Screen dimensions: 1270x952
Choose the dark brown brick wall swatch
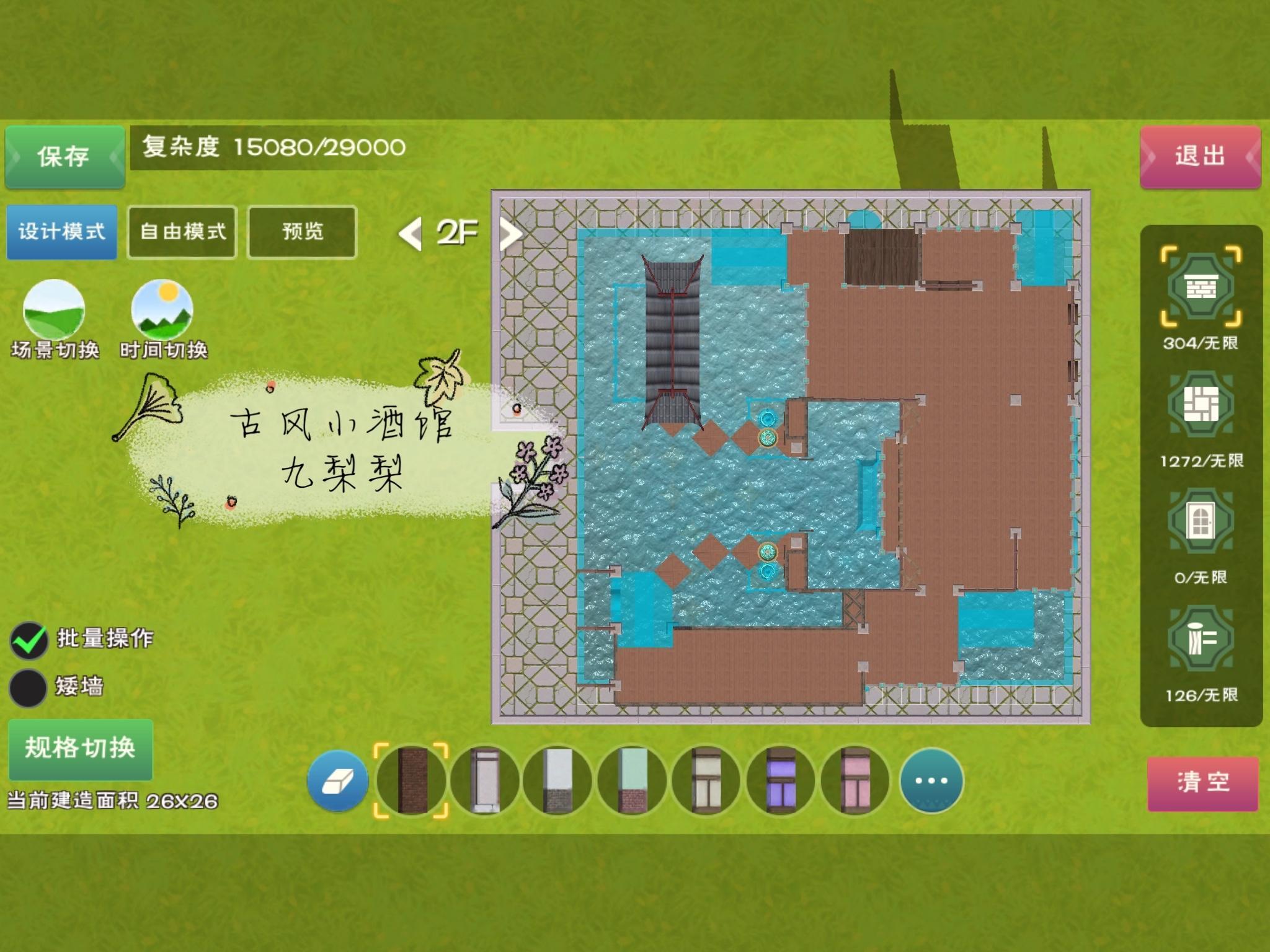point(411,781)
